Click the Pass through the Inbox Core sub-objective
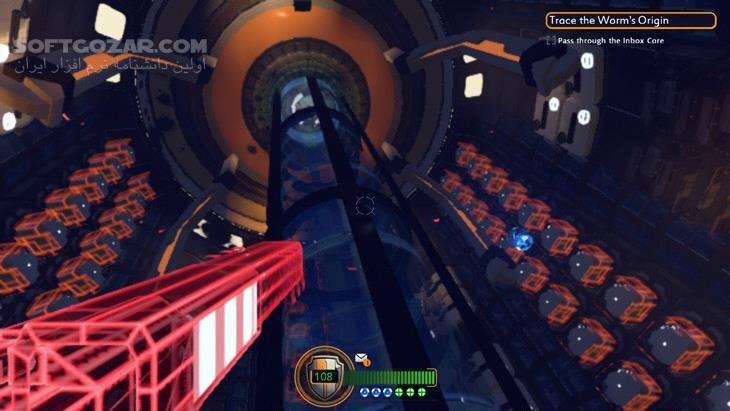730x411 pixels. coord(610,41)
